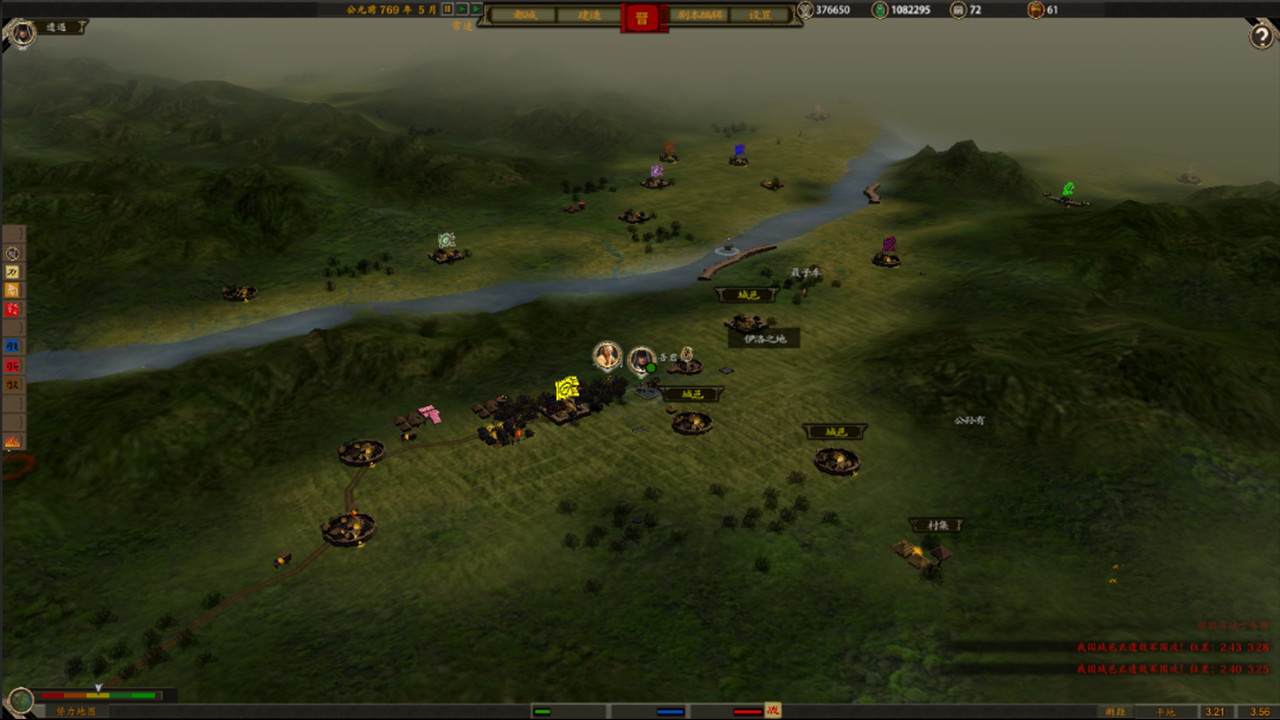Viewport: 1280px width, 720px height.
Task: Open the question mark help button
Action: click(1262, 36)
